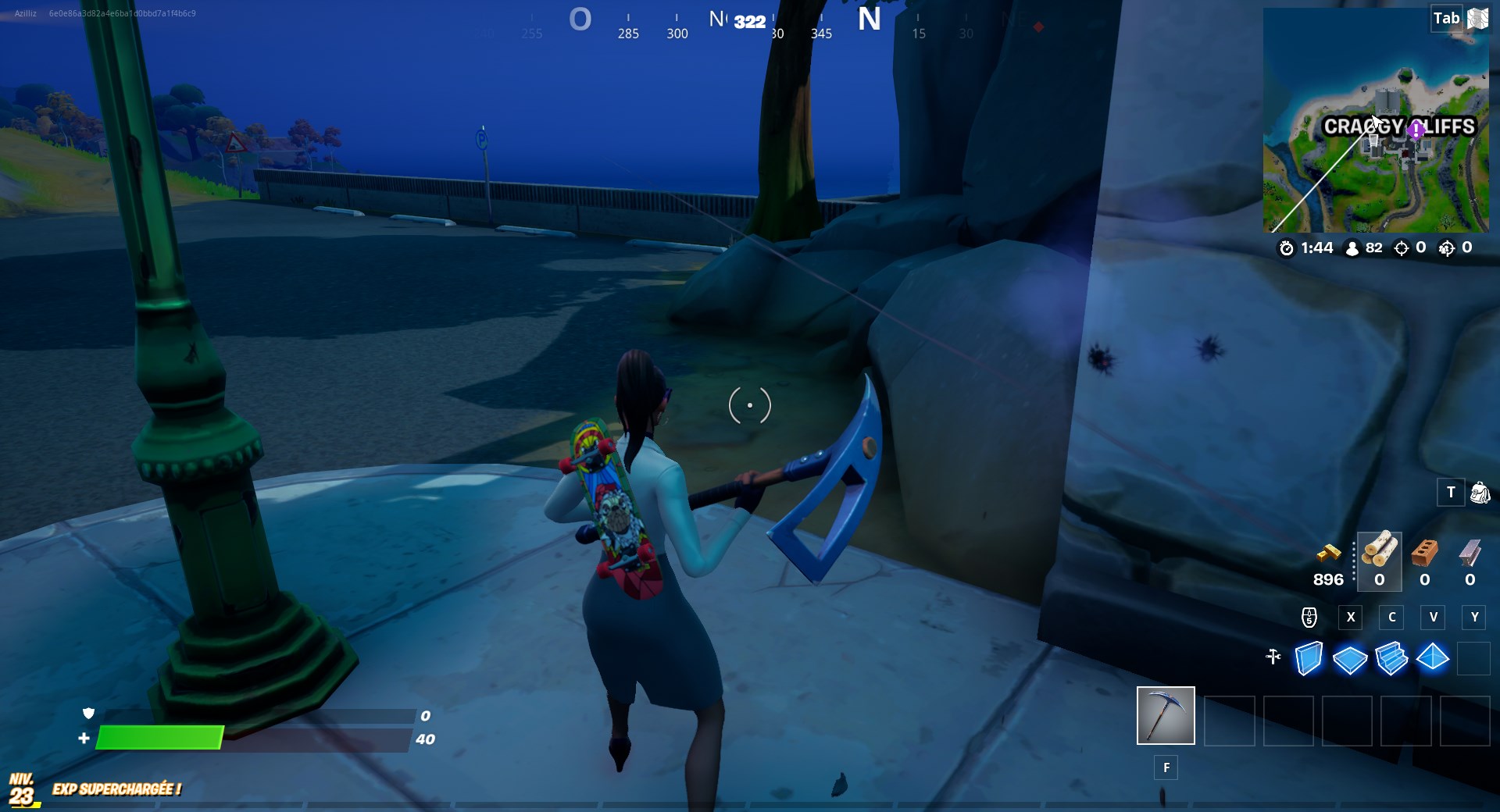Select the pickaxe hotbar slot
Viewport: 1500px width, 812px height.
click(x=1165, y=715)
